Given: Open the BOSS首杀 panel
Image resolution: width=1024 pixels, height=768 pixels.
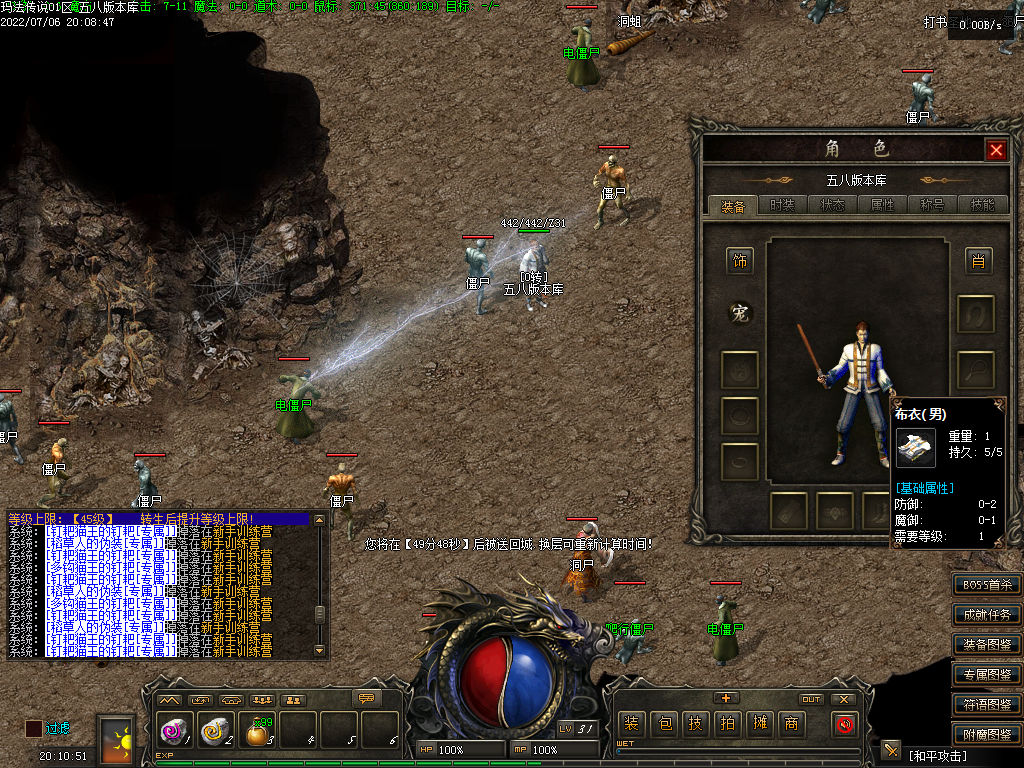Looking at the screenshot, I should pos(986,585).
